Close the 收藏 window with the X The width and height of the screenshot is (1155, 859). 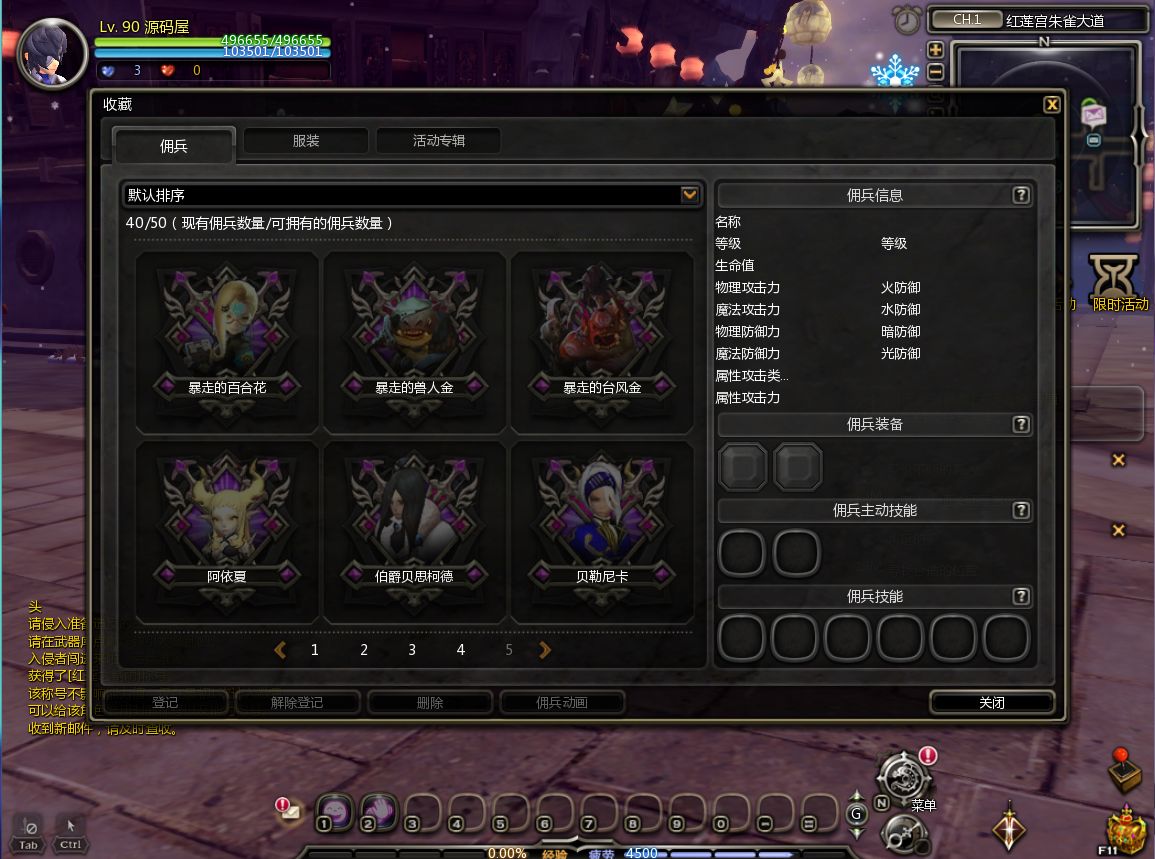[1051, 105]
